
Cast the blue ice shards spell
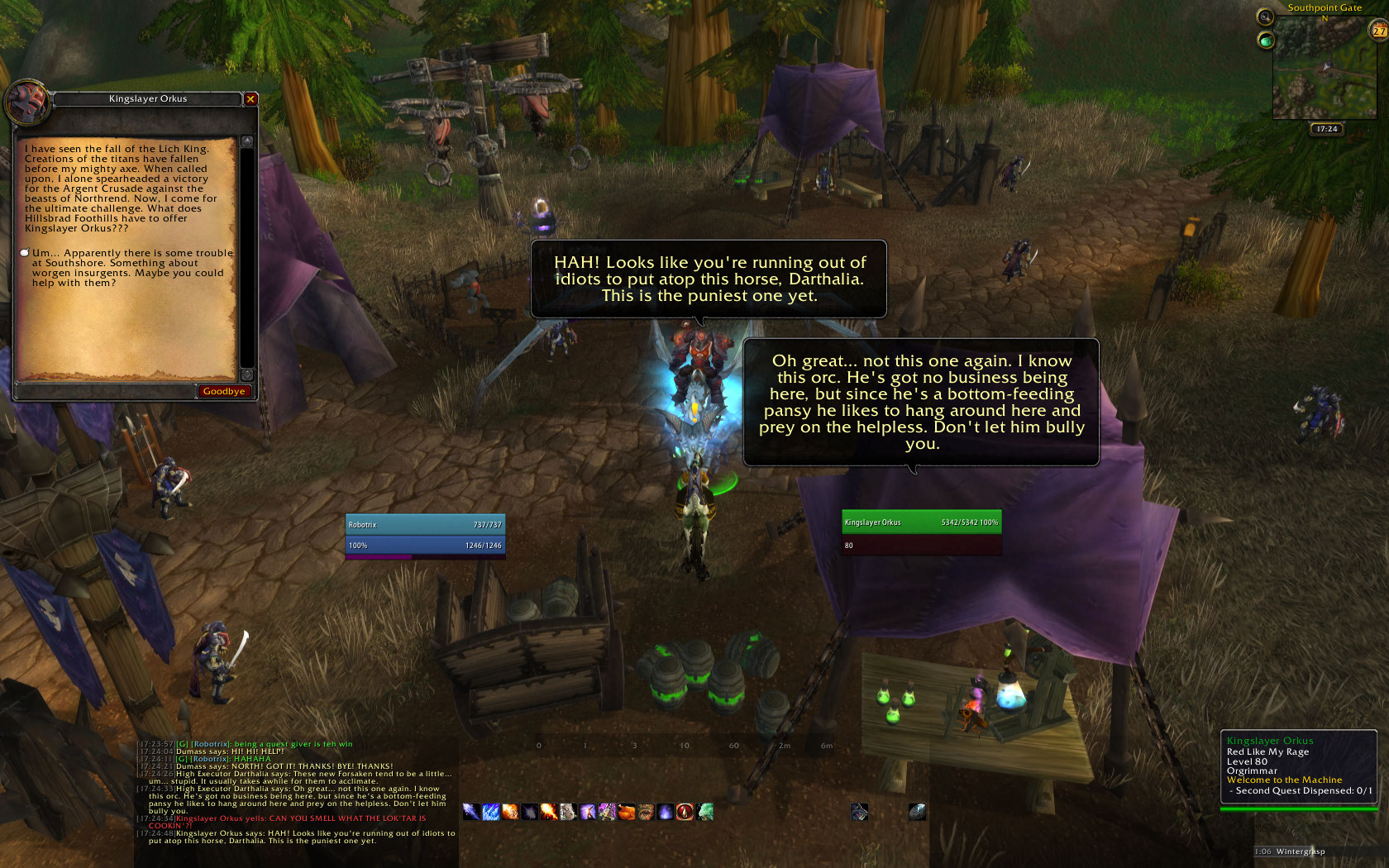pos(491,812)
